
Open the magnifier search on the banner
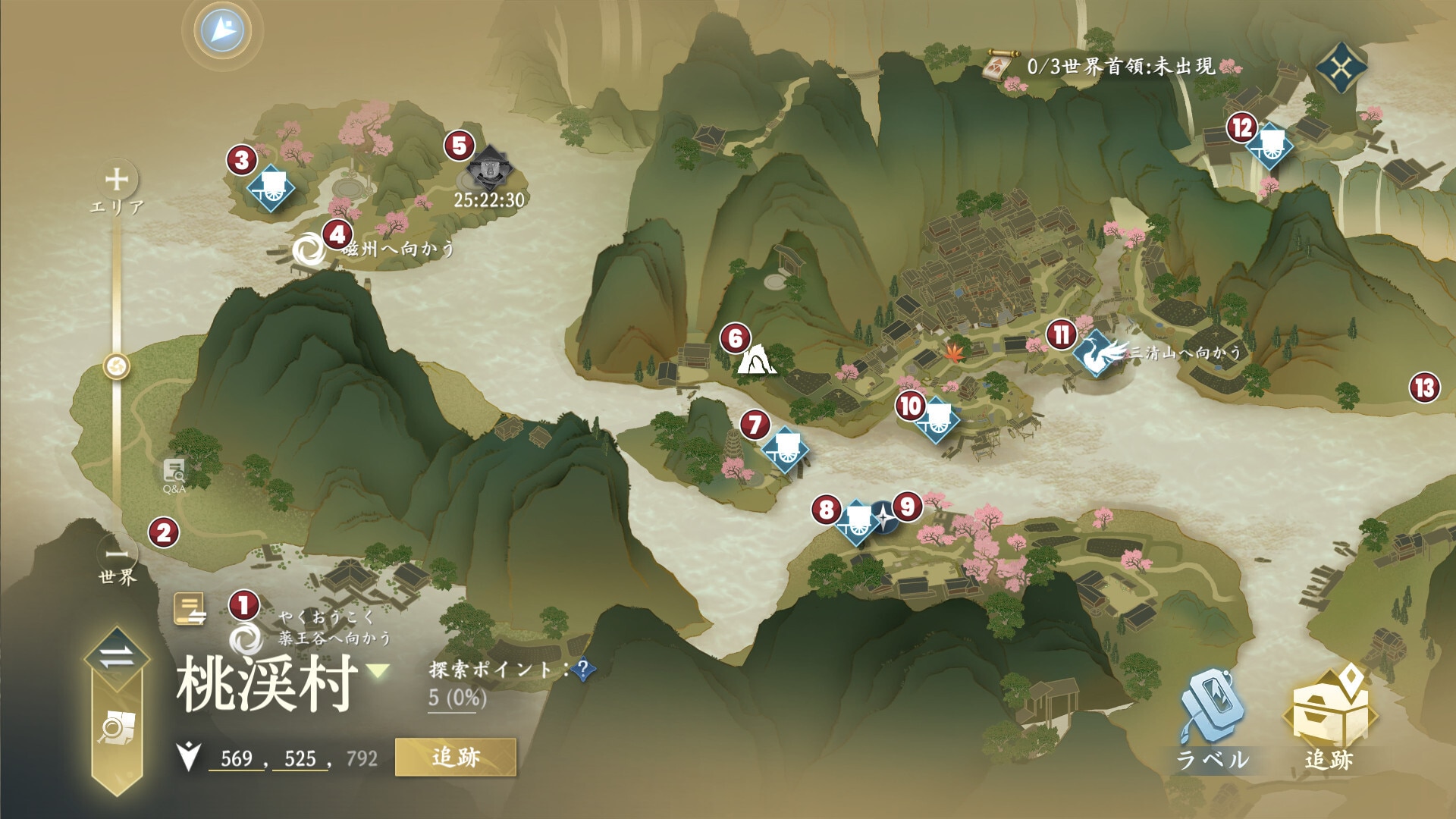pyautogui.click(x=116, y=729)
